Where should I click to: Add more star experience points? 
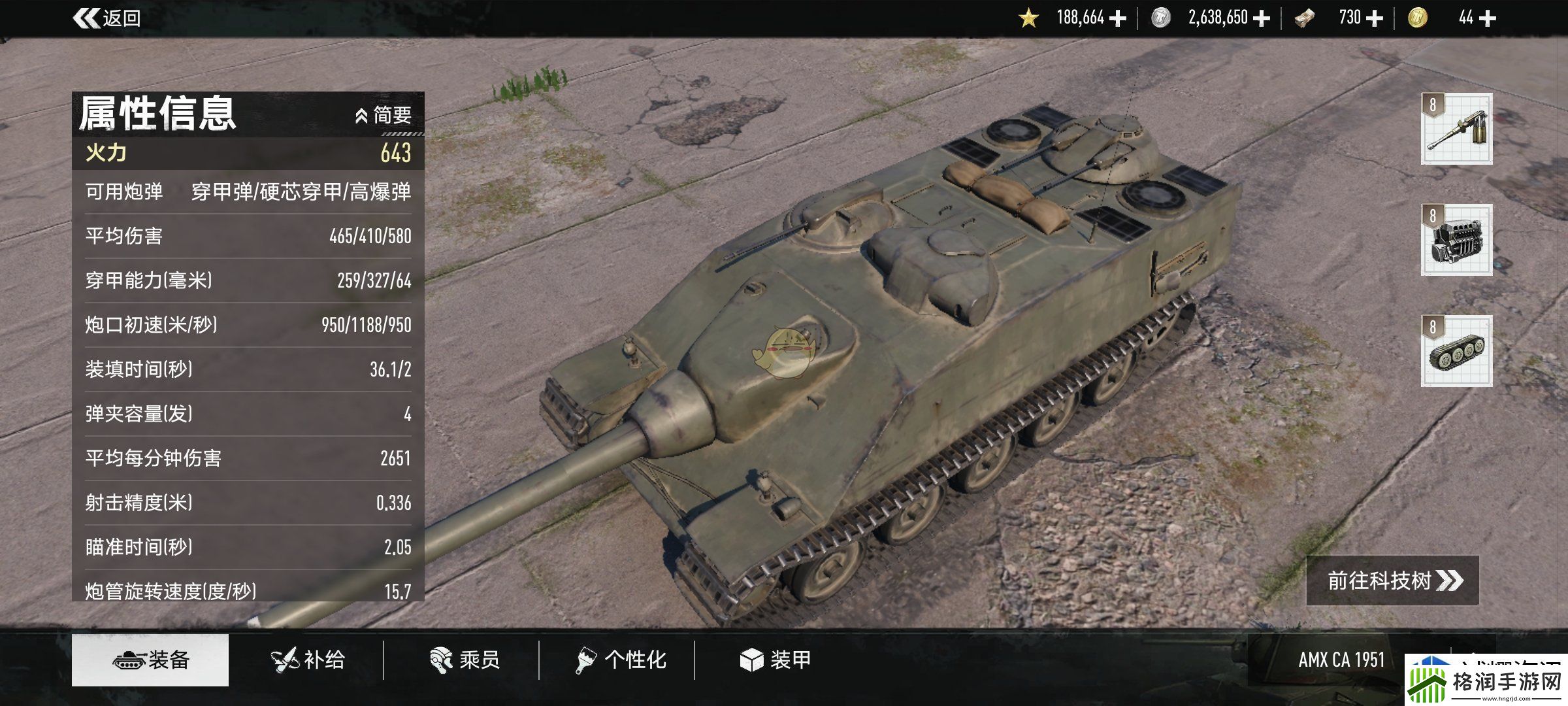click(x=1119, y=18)
